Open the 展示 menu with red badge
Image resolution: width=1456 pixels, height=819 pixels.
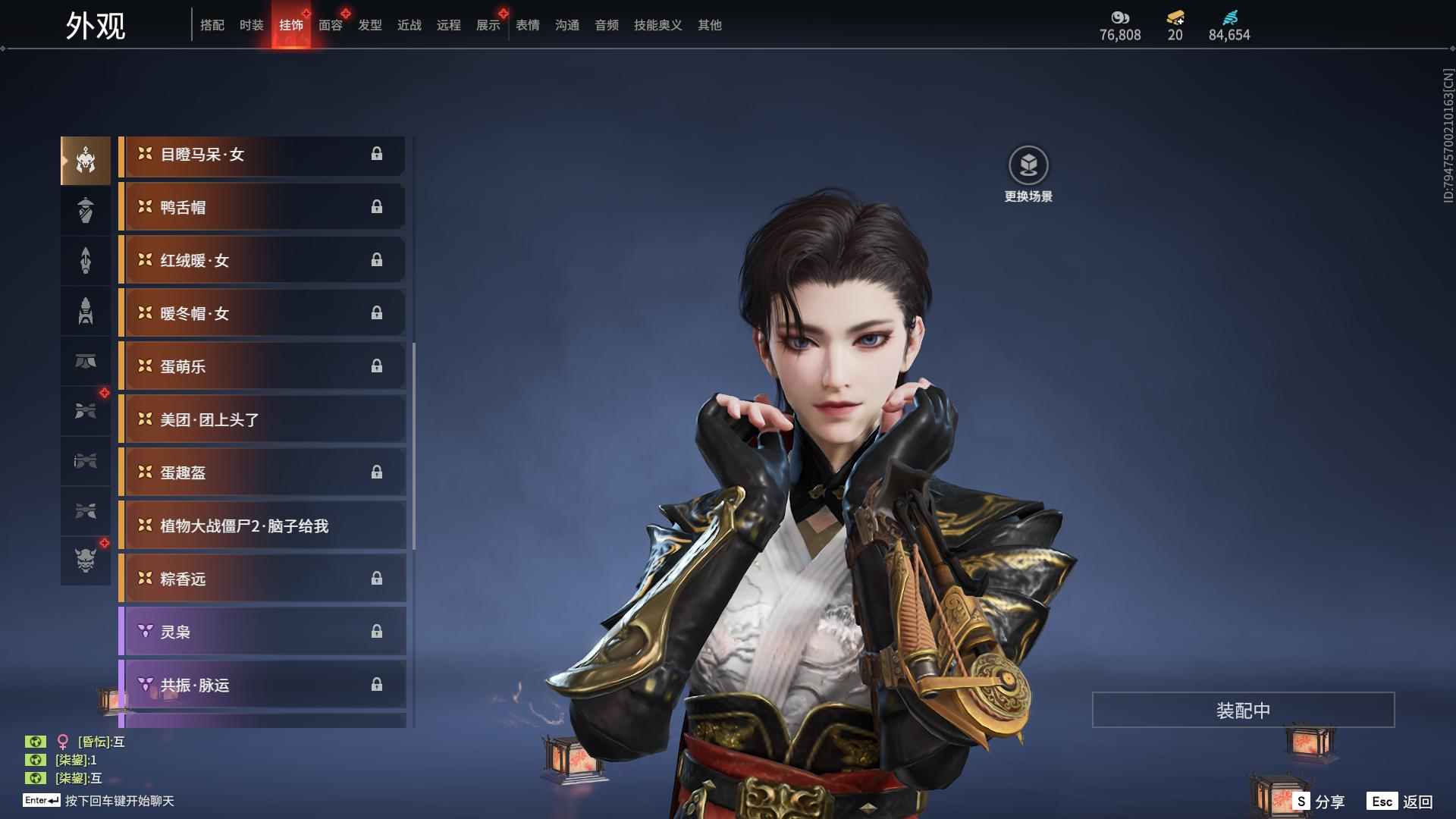pos(488,24)
